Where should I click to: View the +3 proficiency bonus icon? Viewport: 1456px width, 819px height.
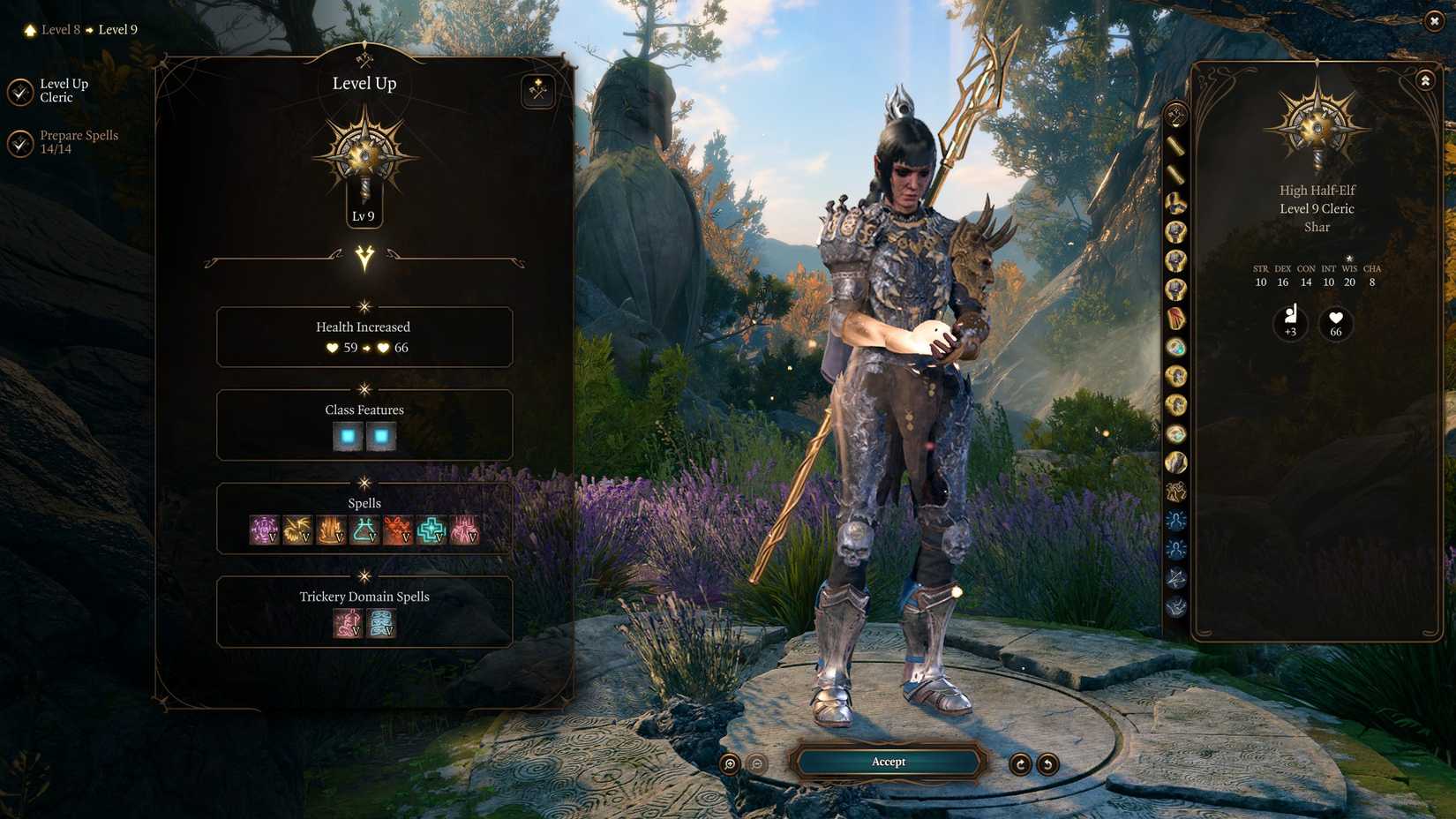pyautogui.click(x=1290, y=323)
